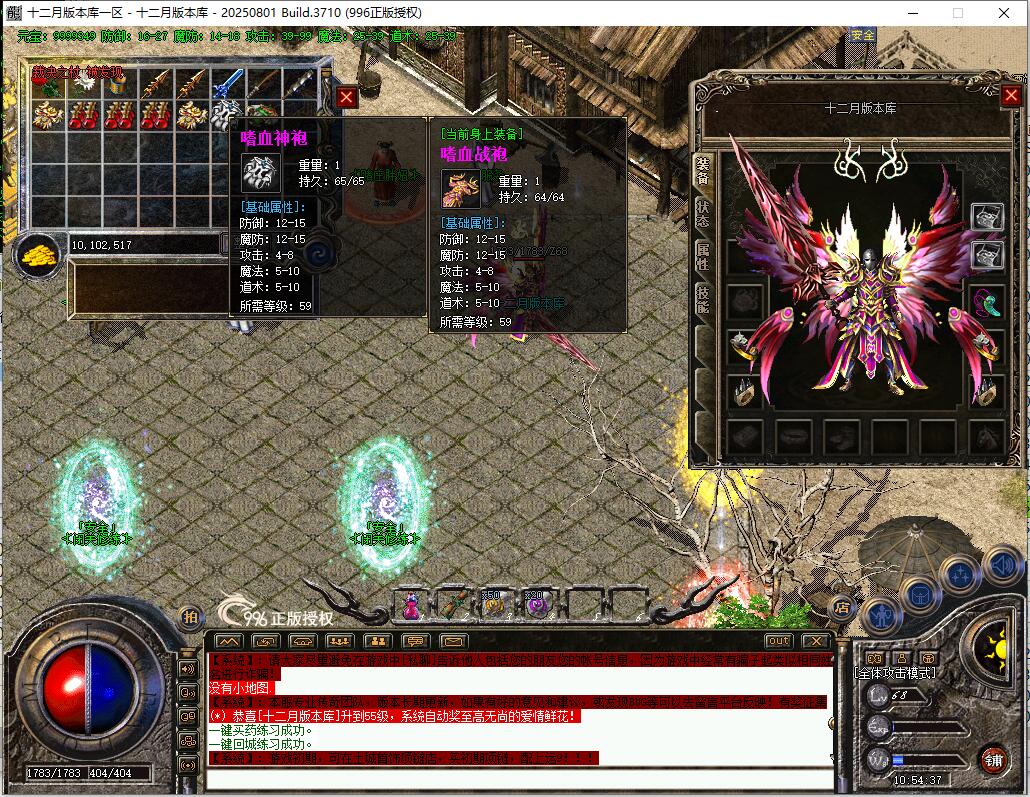Open the 安全 safety button at top
Image resolution: width=1030 pixels, height=797 pixels.
(x=862, y=35)
